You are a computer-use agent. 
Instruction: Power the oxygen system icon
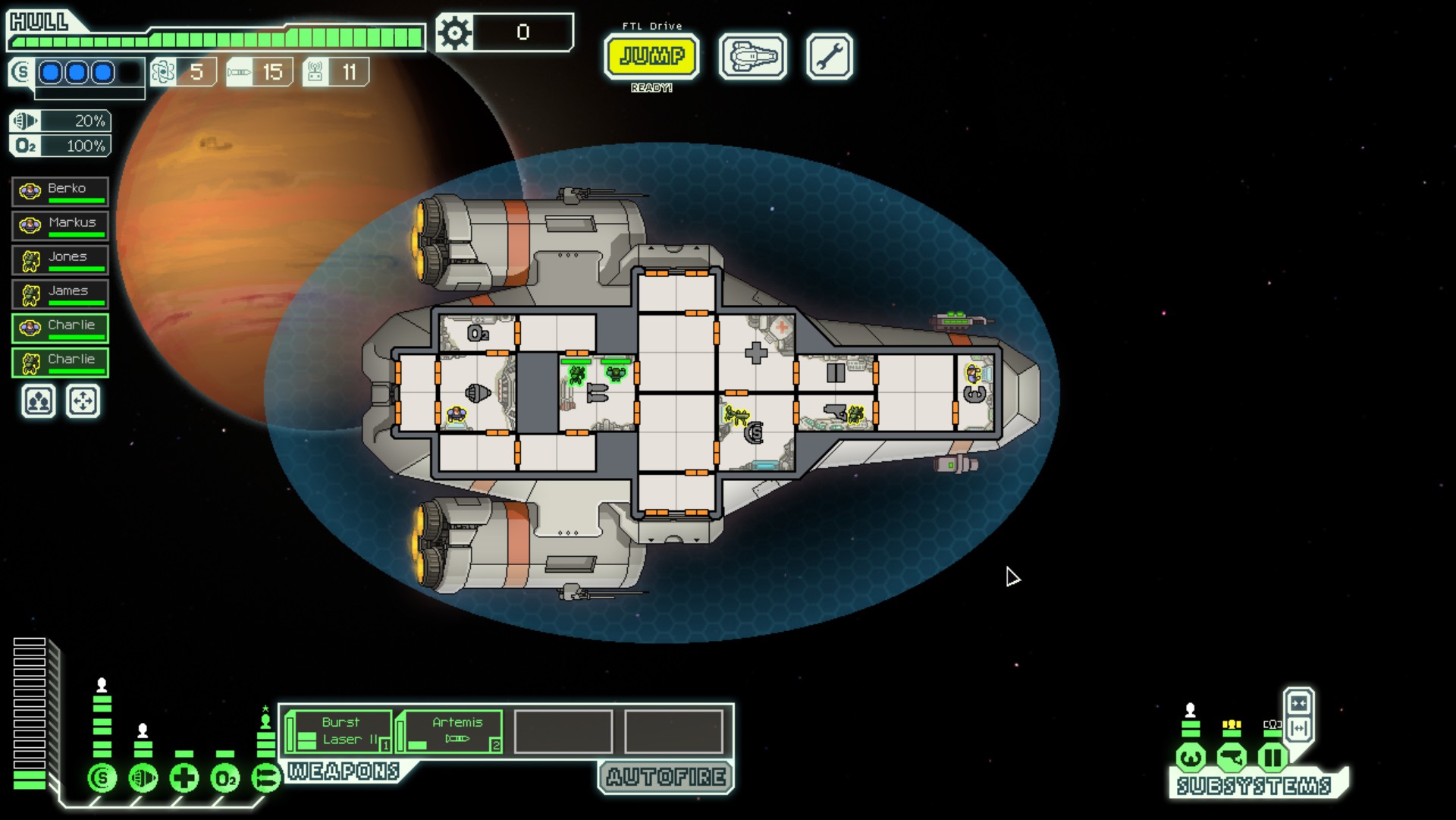click(225, 778)
